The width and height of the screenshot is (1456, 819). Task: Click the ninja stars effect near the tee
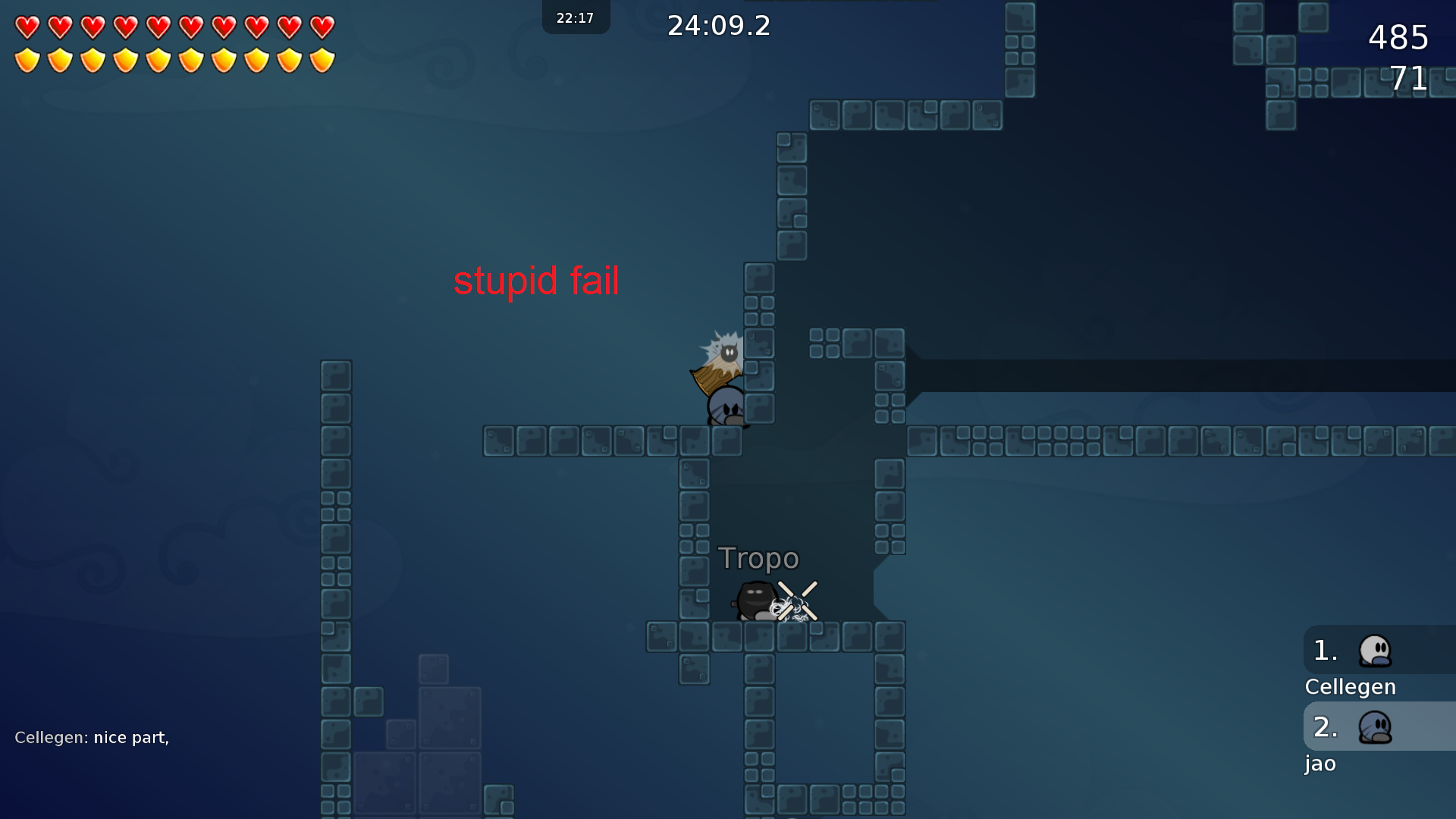(796, 599)
